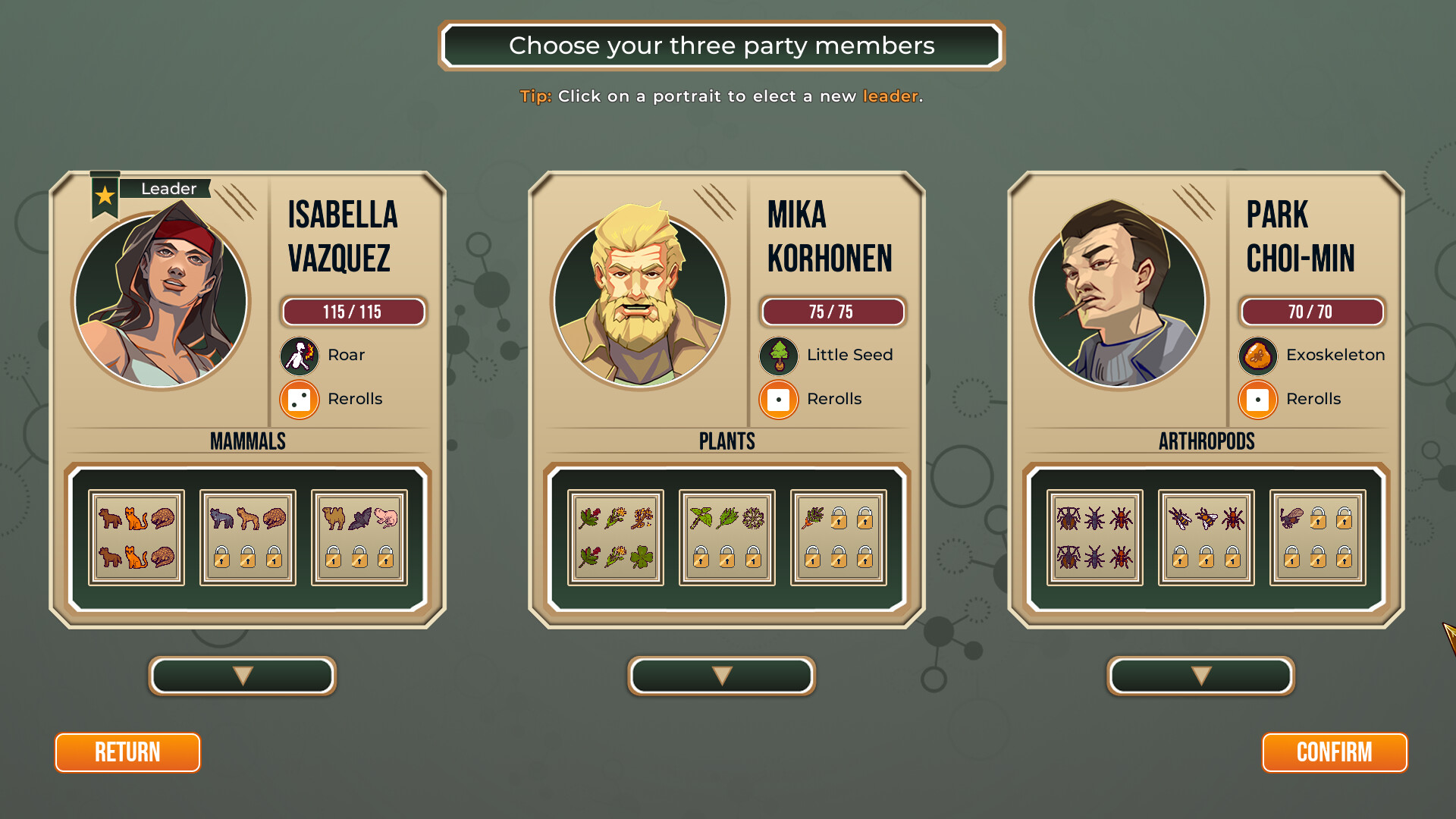This screenshot has width=1456, height=819.
Task: Confirm the party selection
Action: (1334, 752)
